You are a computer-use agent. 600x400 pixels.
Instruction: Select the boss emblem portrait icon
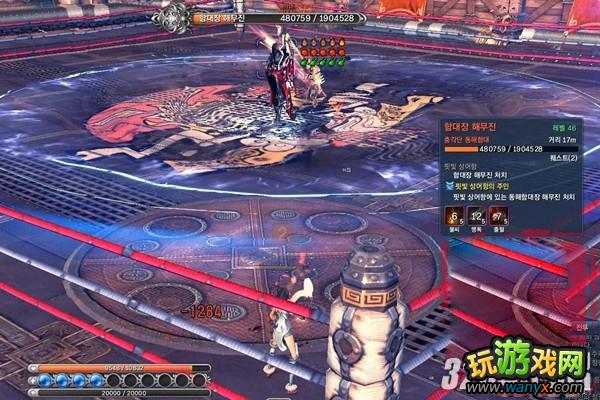[175, 15]
